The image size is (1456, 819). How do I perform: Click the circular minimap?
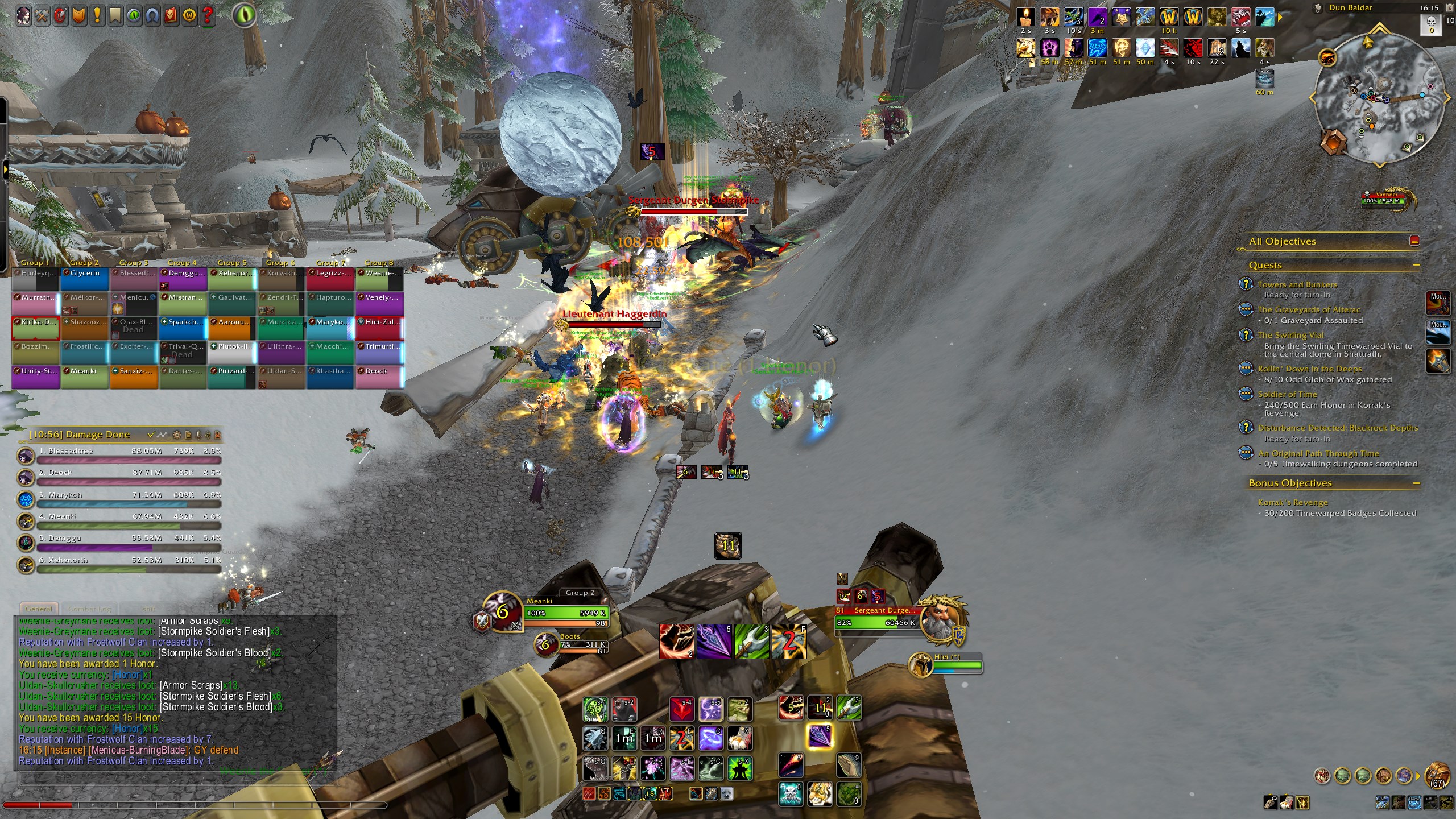pos(1379,97)
